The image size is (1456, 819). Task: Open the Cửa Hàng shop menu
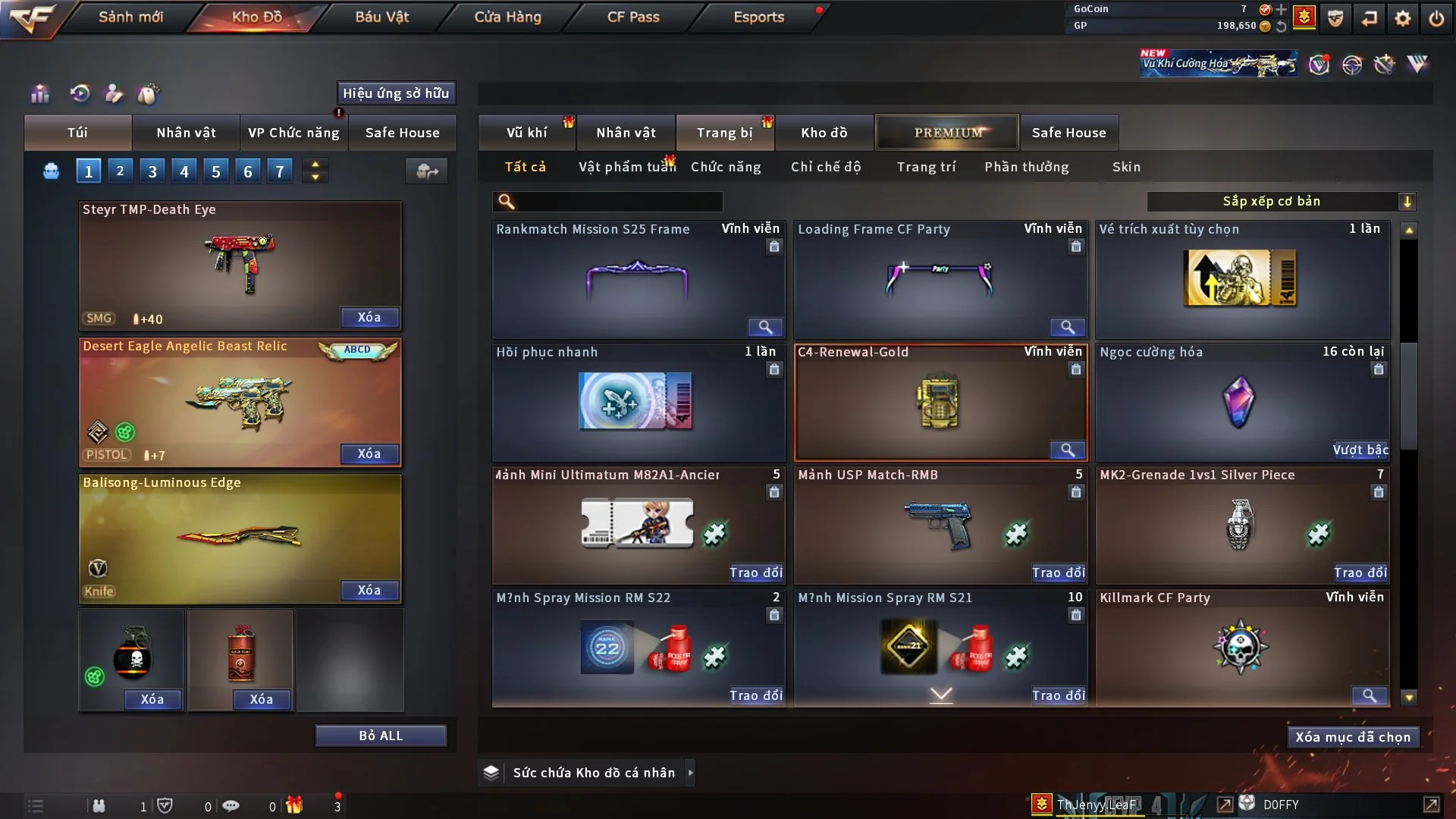(x=507, y=17)
